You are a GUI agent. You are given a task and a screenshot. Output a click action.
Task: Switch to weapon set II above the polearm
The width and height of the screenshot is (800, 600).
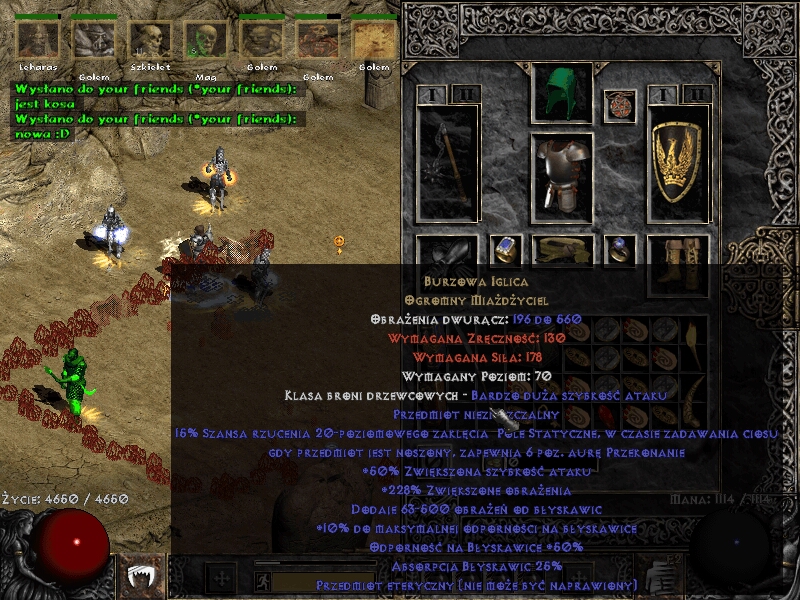click(x=463, y=95)
